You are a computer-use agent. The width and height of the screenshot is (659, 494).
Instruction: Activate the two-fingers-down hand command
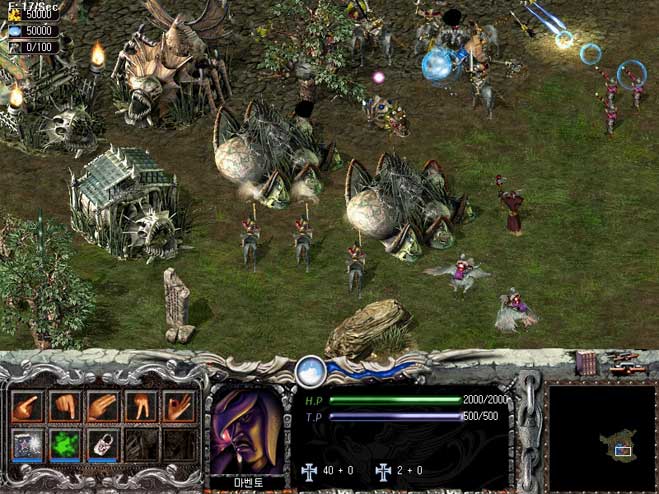pos(140,406)
